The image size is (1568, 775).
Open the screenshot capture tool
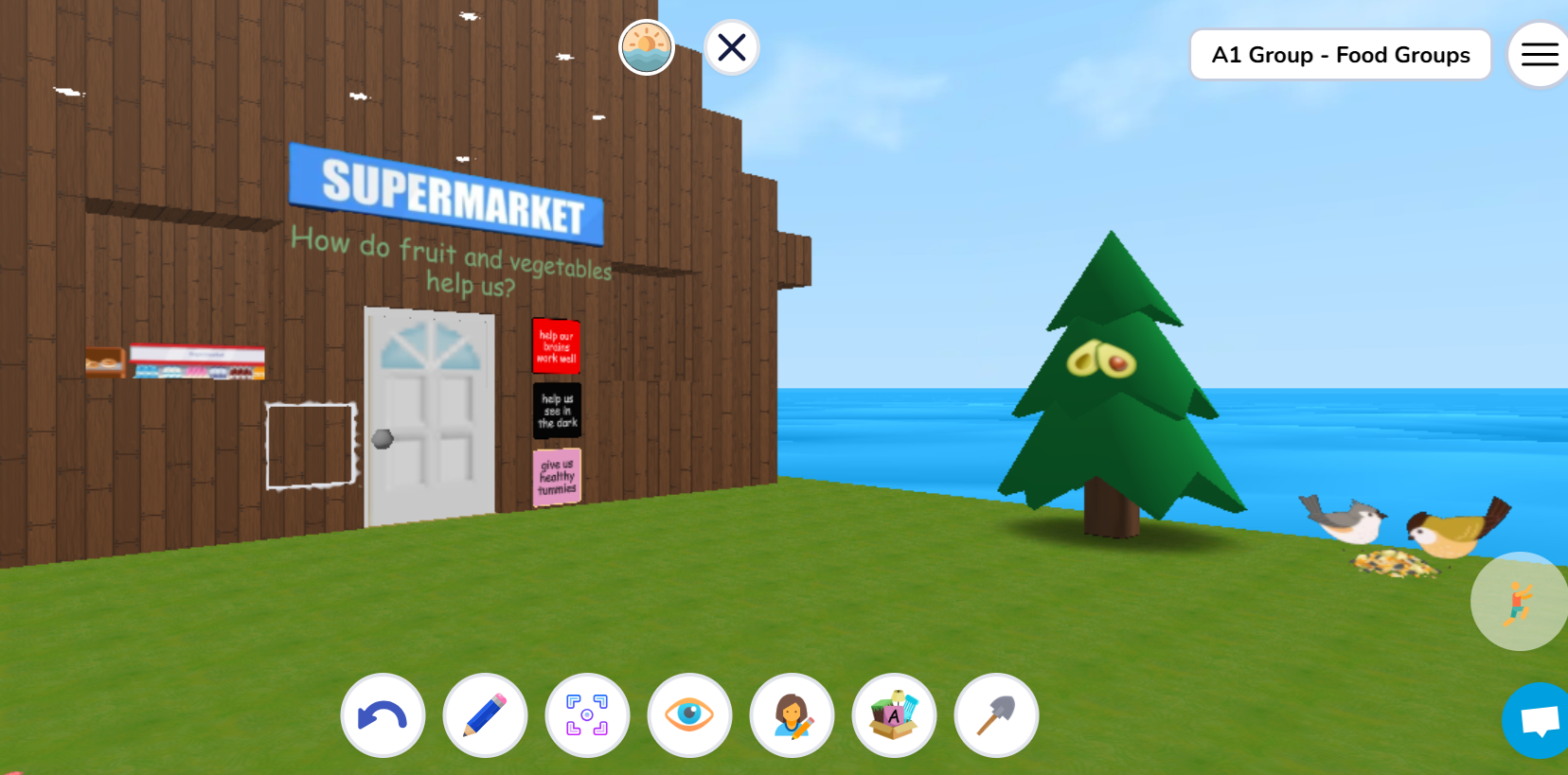pyautogui.click(x=587, y=715)
